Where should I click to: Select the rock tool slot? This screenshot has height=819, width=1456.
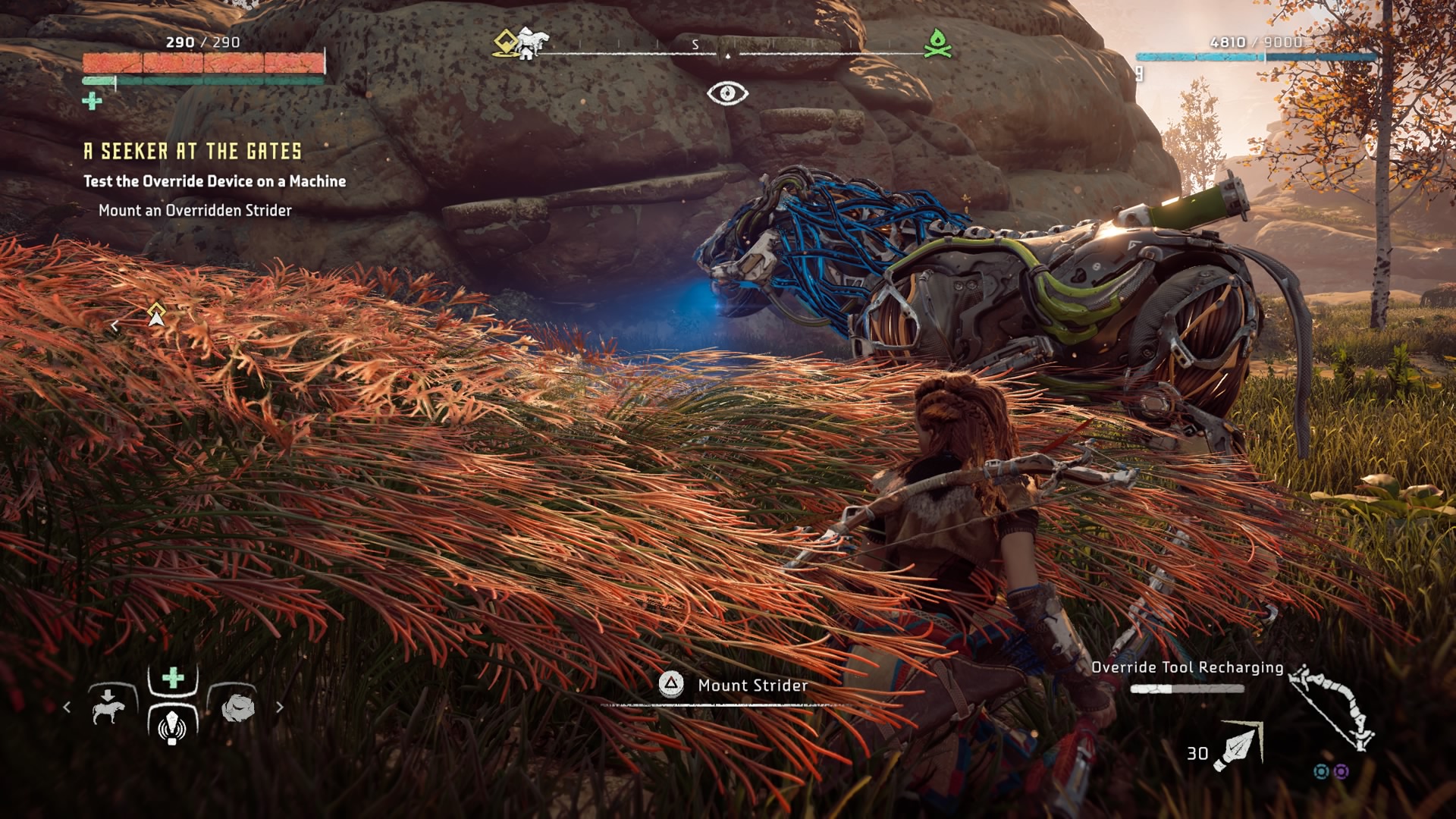click(x=237, y=707)
